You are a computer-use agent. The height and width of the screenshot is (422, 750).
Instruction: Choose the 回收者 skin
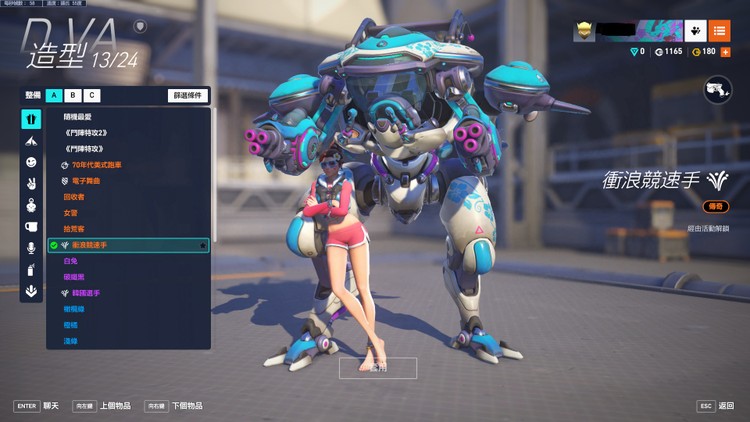pyautogui.click(x=74, y=197)
